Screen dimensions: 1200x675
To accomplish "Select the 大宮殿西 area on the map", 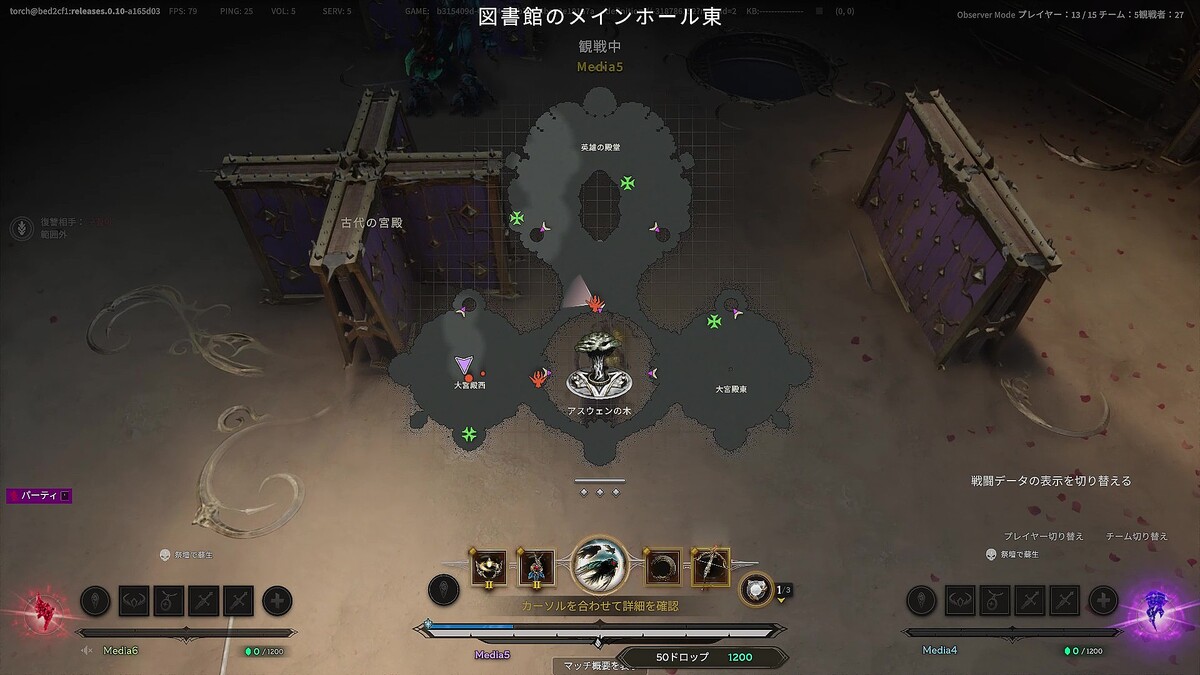I will coord(469,385).
